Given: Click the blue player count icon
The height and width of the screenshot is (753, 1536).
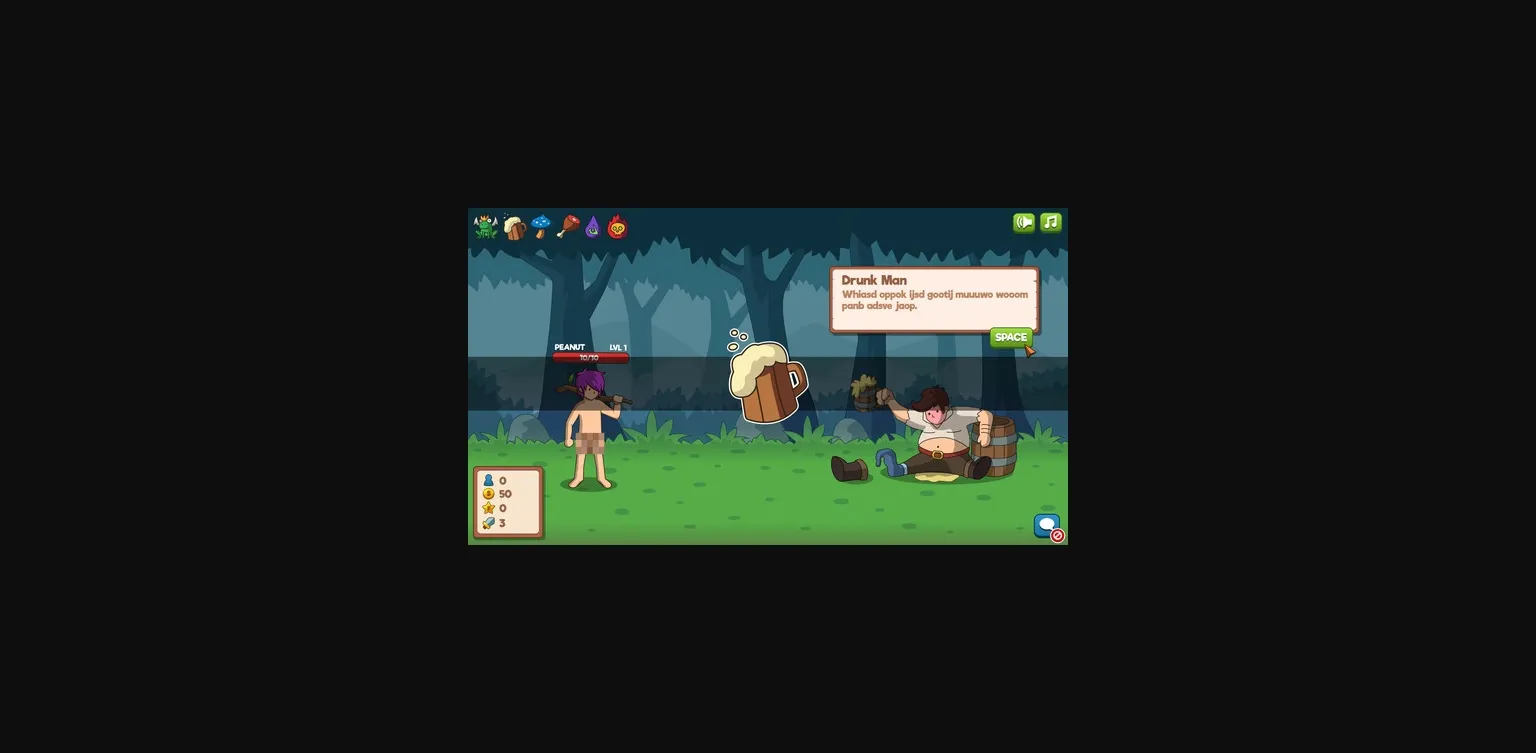Looking at the screenshot, I should pos(487,480).
